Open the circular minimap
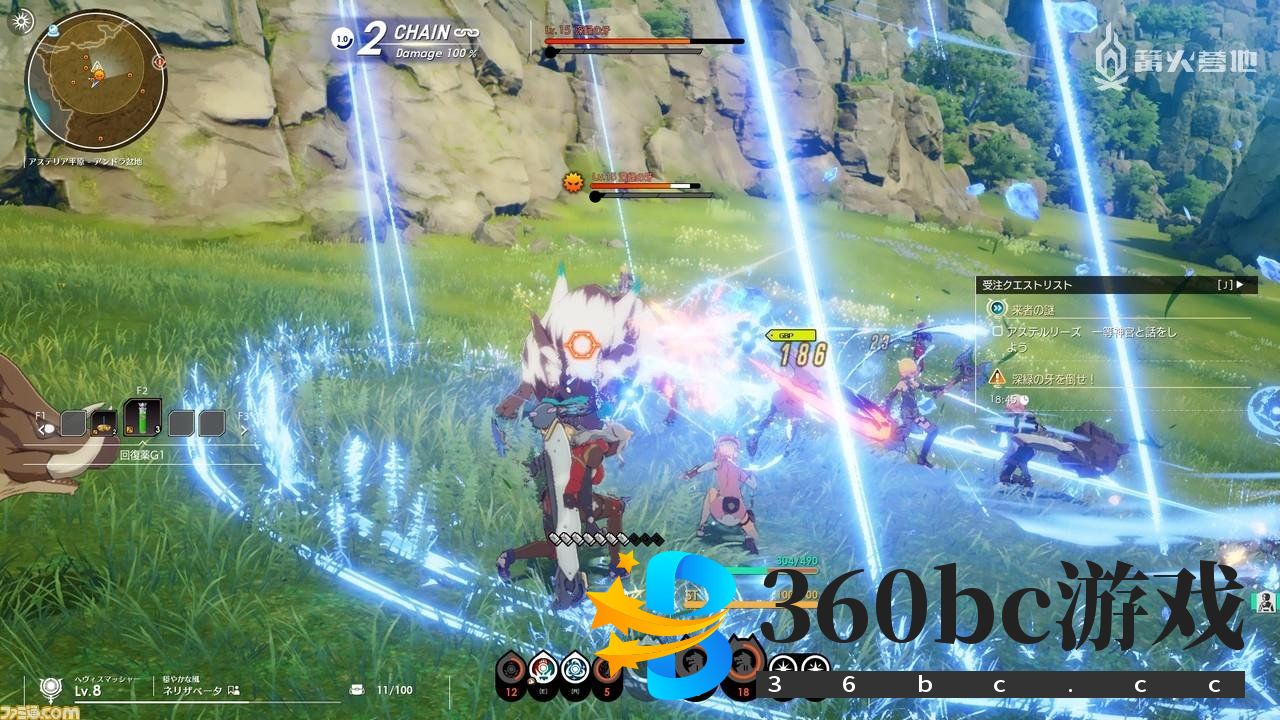The width and height of the screenshot is (1280, 720). point(95,78)
